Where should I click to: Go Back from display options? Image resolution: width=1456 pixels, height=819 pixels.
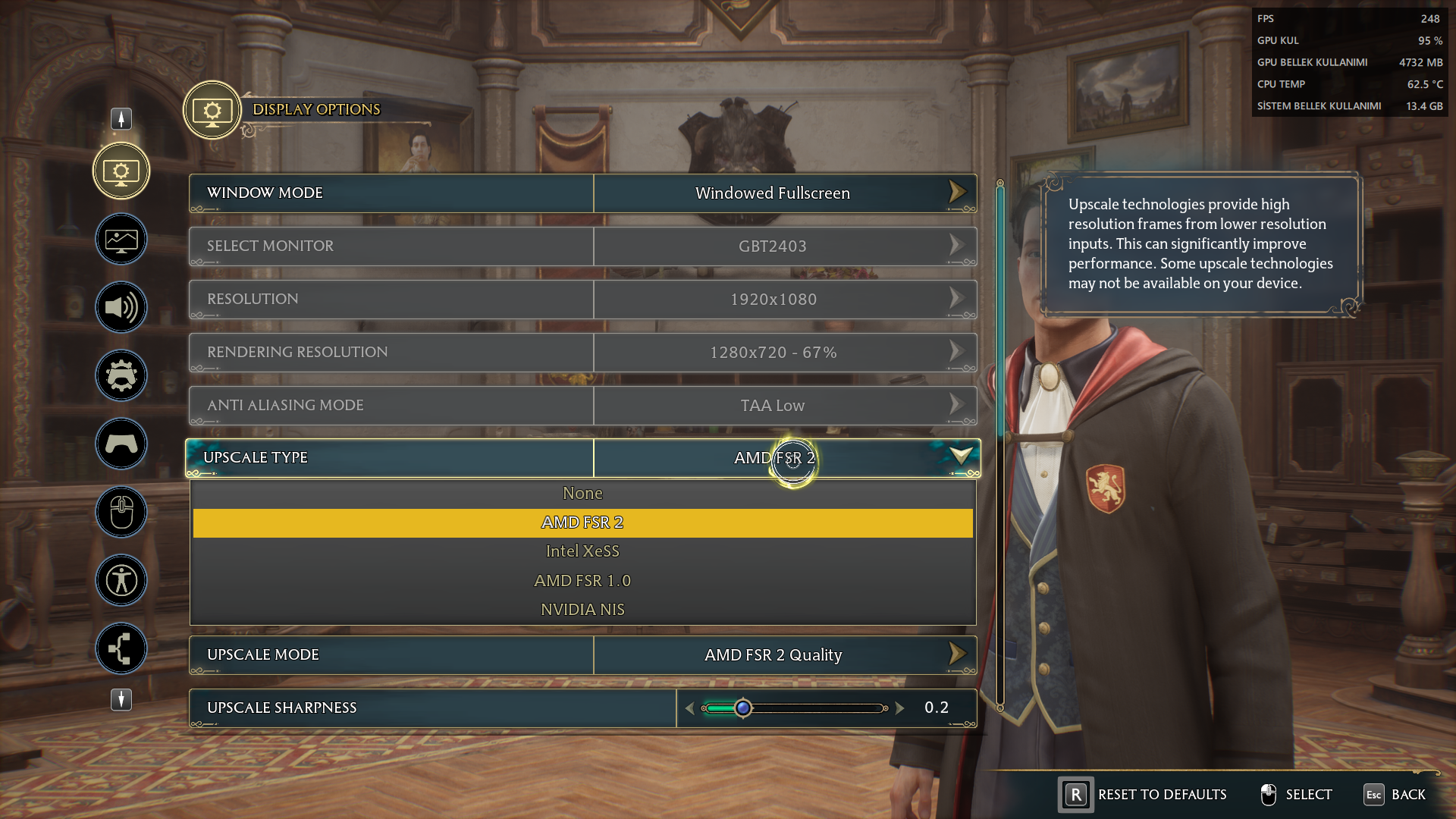coord(1395,795)
